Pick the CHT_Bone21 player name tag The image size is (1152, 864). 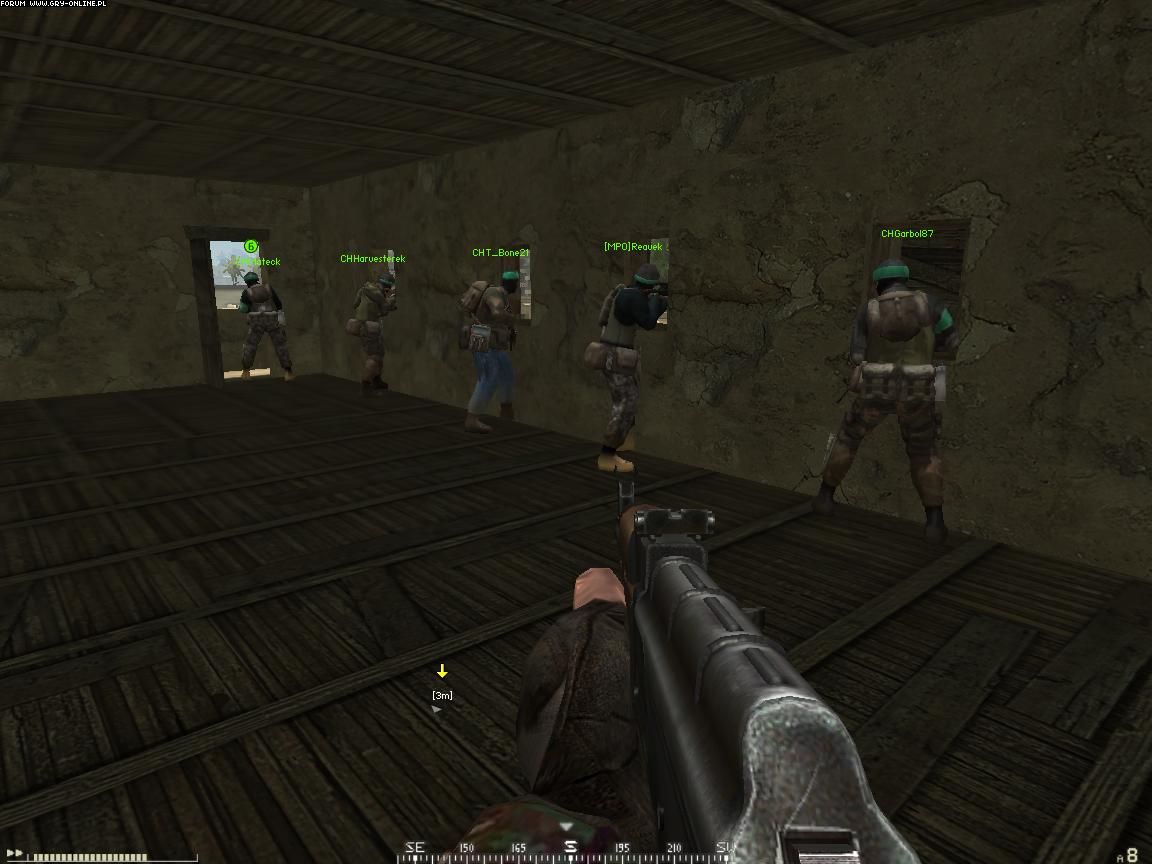pos(500,253)
